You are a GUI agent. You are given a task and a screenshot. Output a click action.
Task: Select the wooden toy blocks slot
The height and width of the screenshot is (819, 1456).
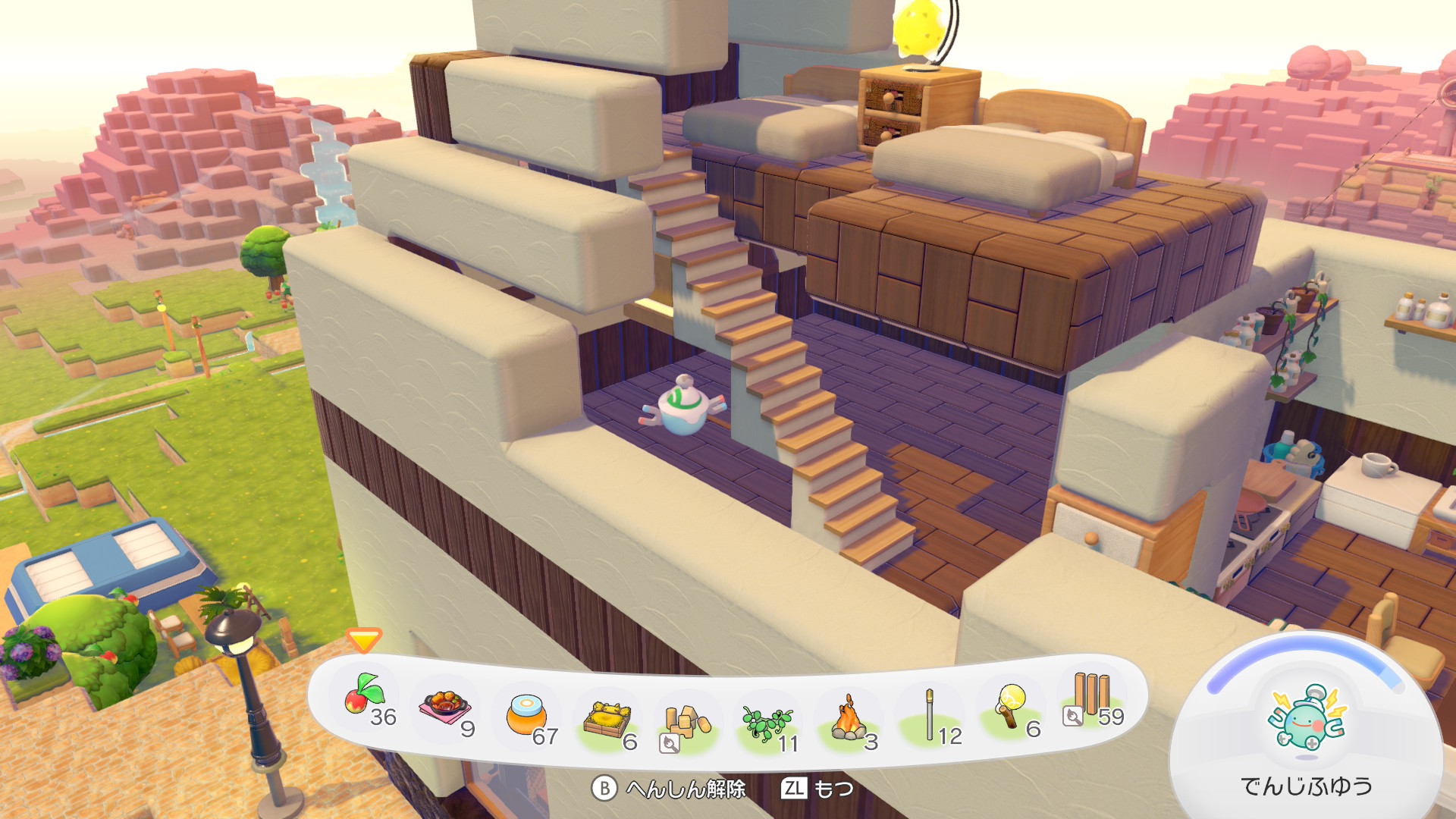tap(686, 723)
